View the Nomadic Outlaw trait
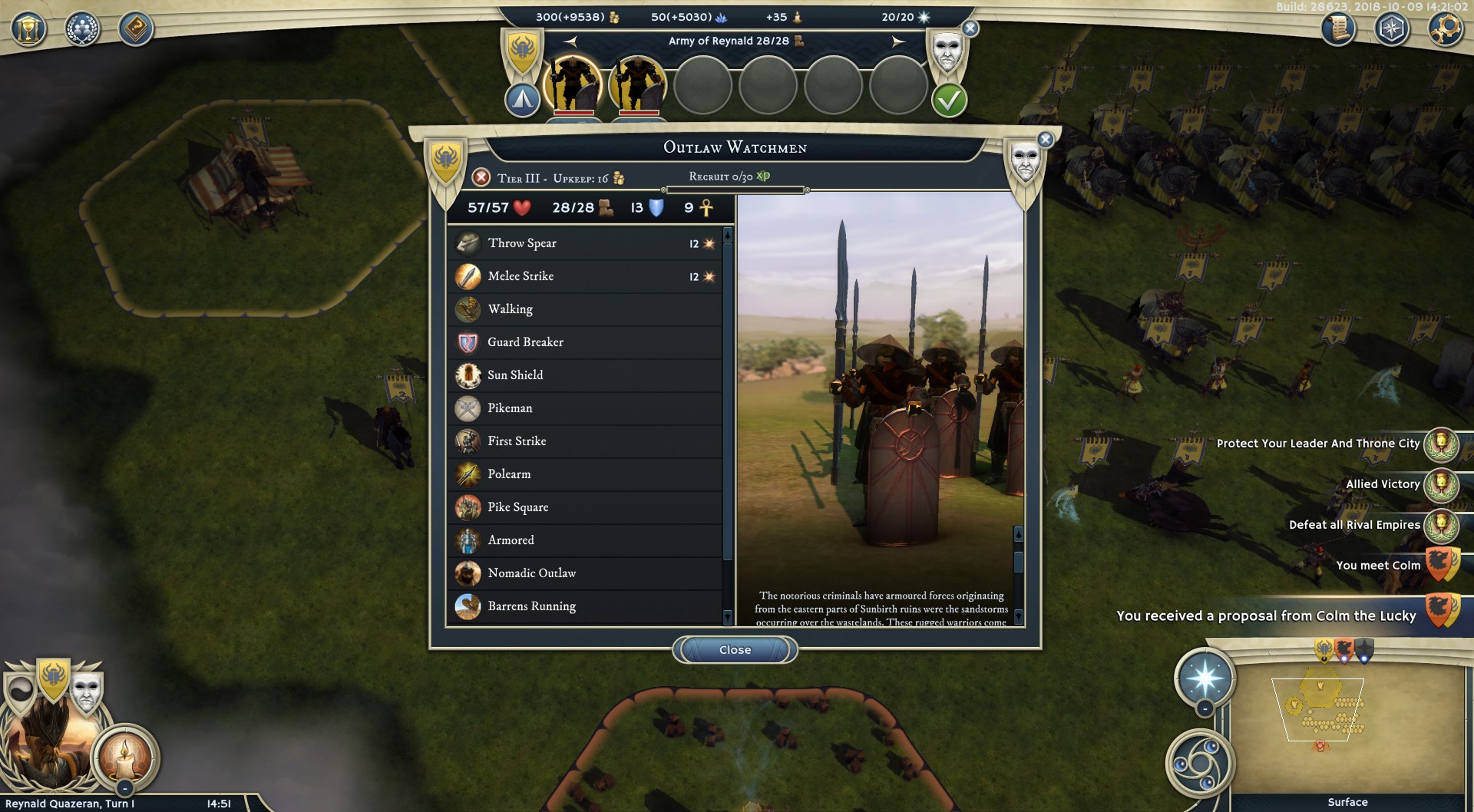The width and height of the screenshot is (1474, 812). pos(585,573)
